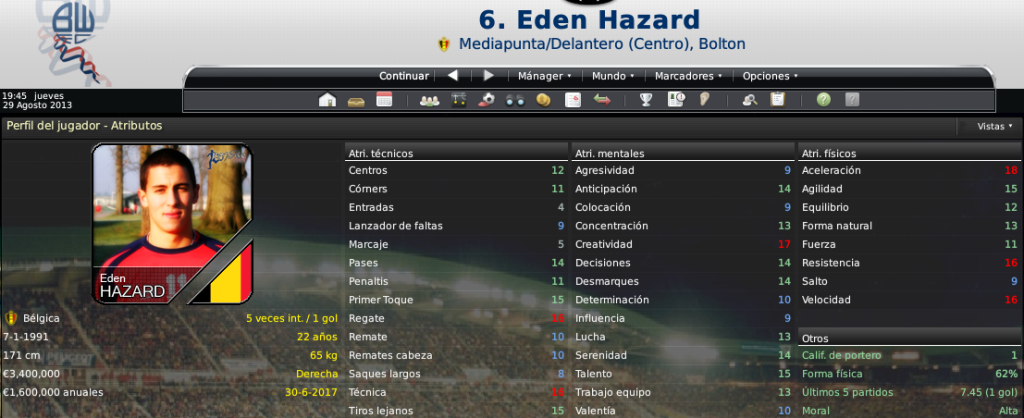Click Eden Hazard's player photo
This screenshot has height=418, width=1024.
171,209
